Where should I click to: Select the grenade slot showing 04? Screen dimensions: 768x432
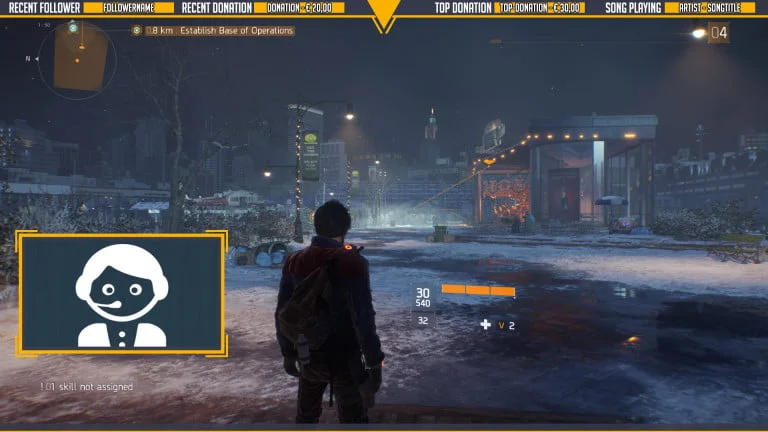click(x=718, y=33)
